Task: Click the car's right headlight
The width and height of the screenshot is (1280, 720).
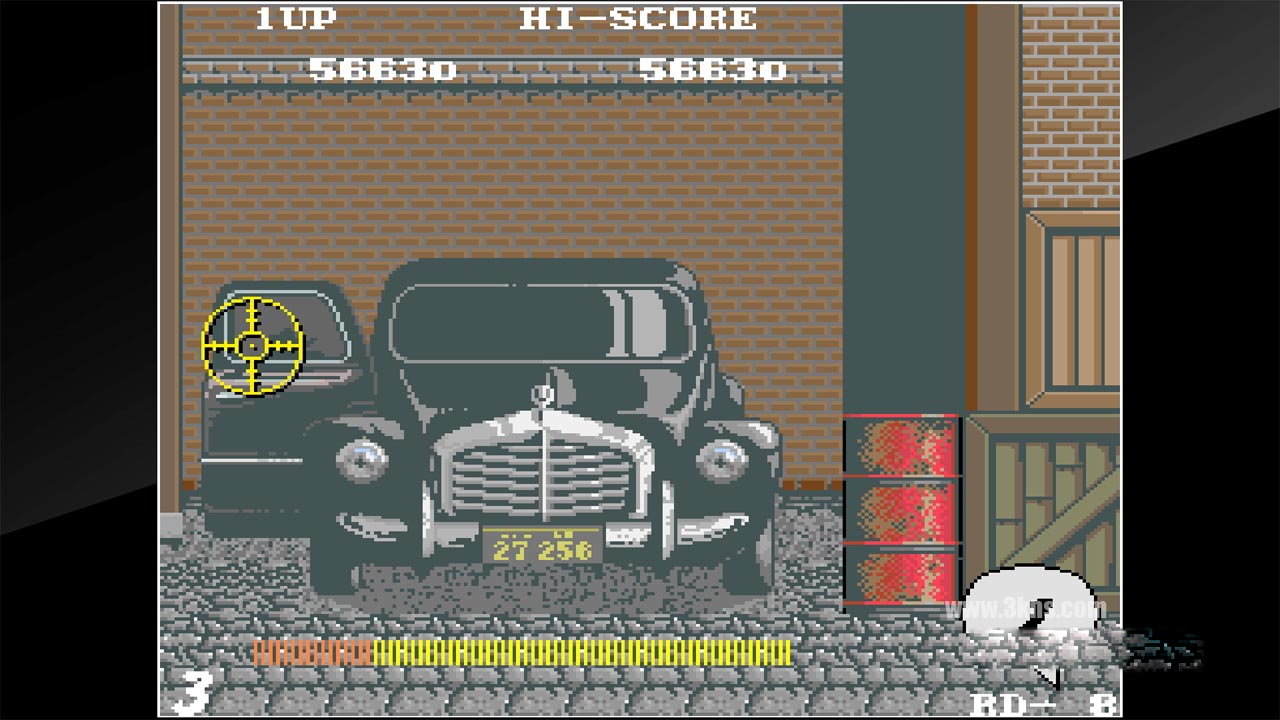Action: 722,462
